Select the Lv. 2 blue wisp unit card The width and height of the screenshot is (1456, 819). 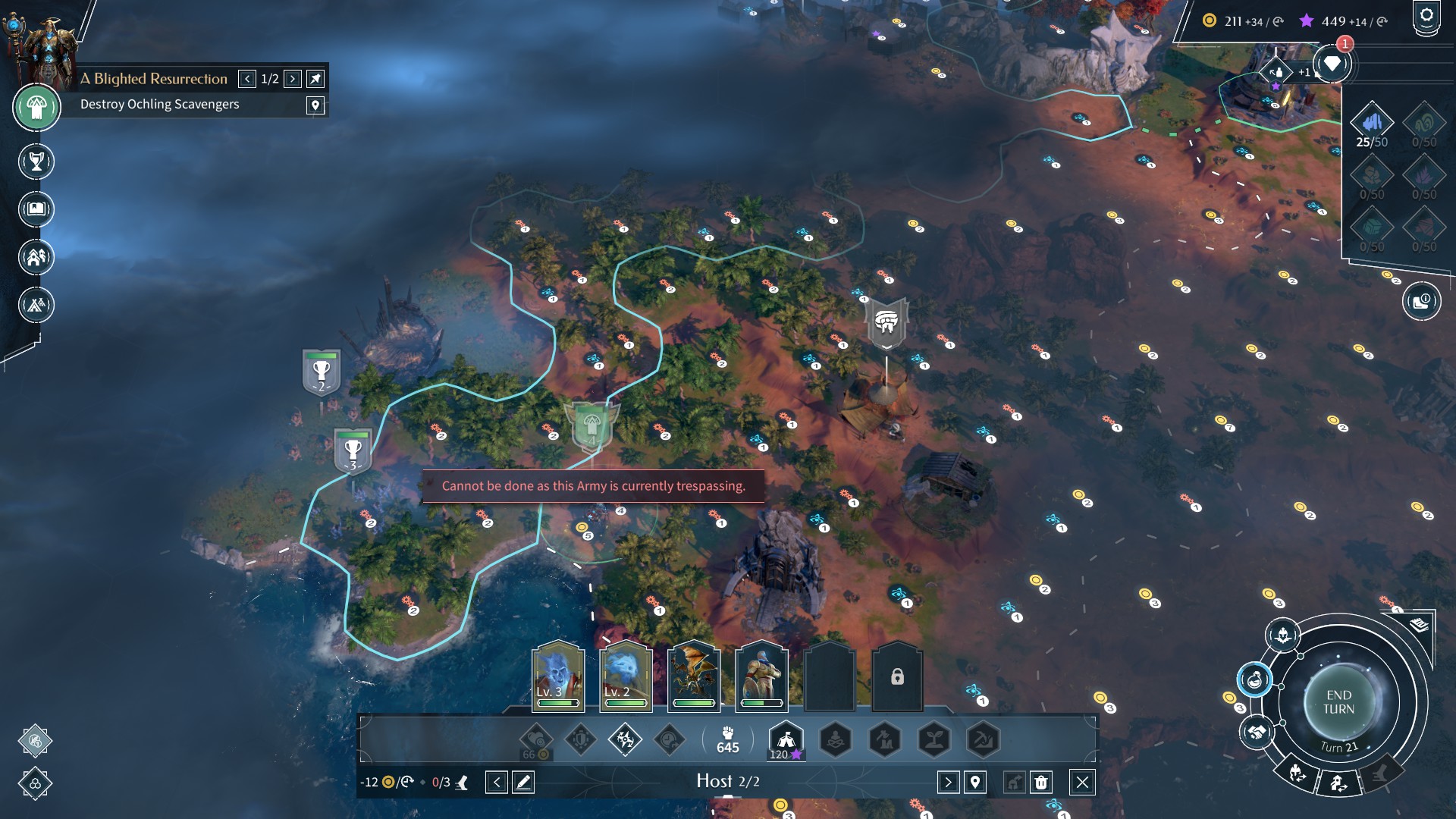pyautogui.click(x=626, y=676)
